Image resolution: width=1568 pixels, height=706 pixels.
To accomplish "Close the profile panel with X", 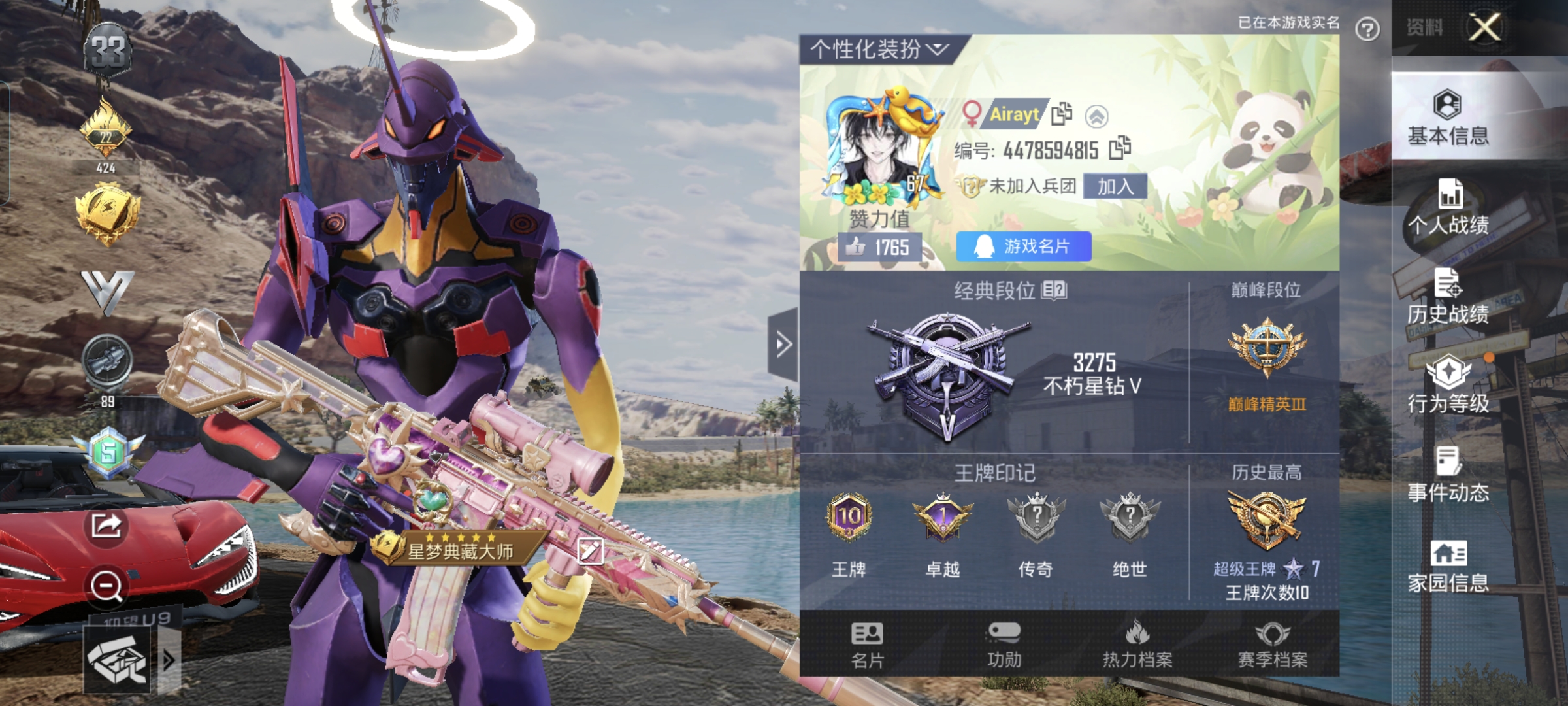I will (x=1484, y=27).
